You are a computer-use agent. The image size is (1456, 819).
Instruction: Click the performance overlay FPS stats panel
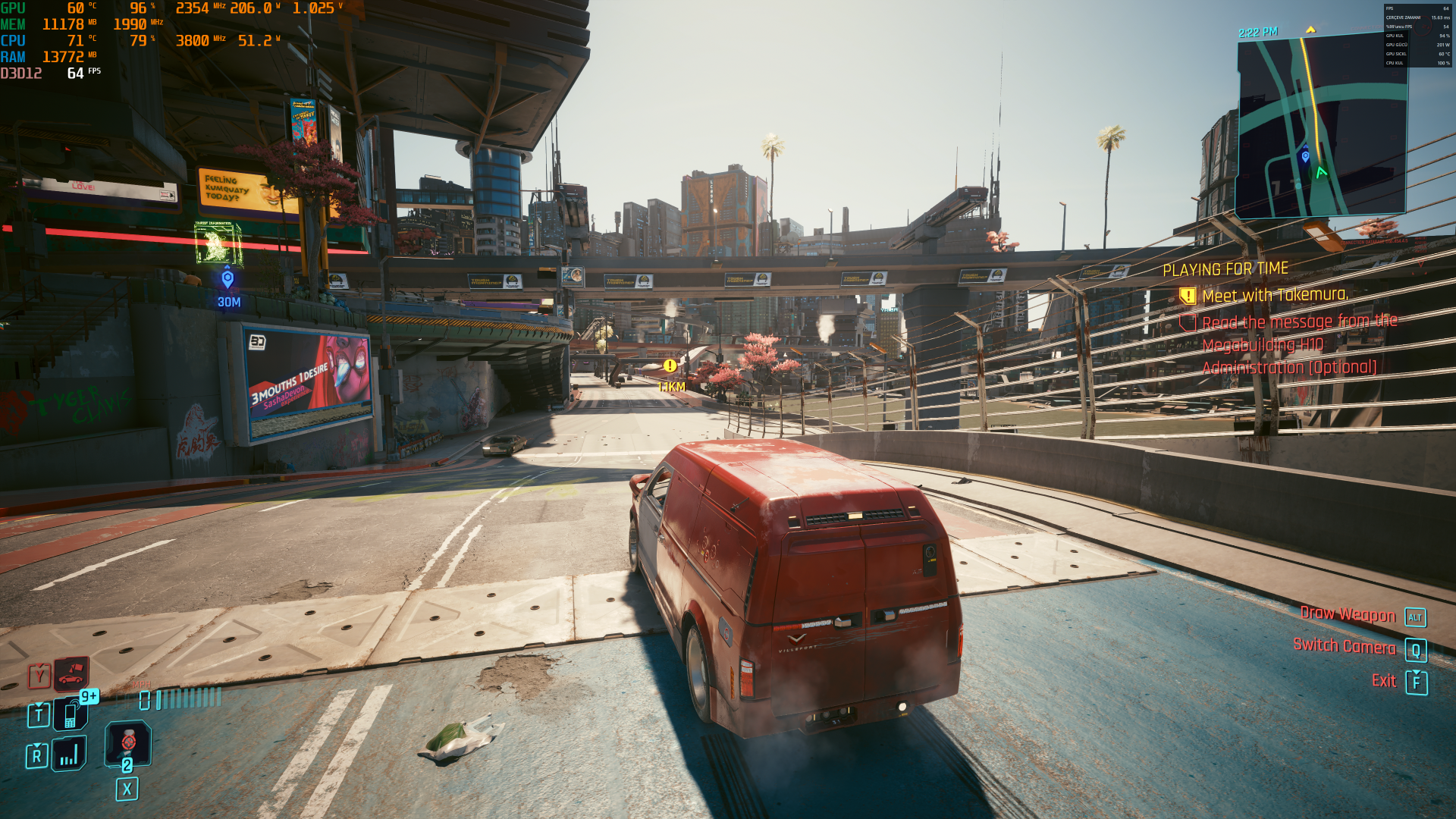point(1417,36)
